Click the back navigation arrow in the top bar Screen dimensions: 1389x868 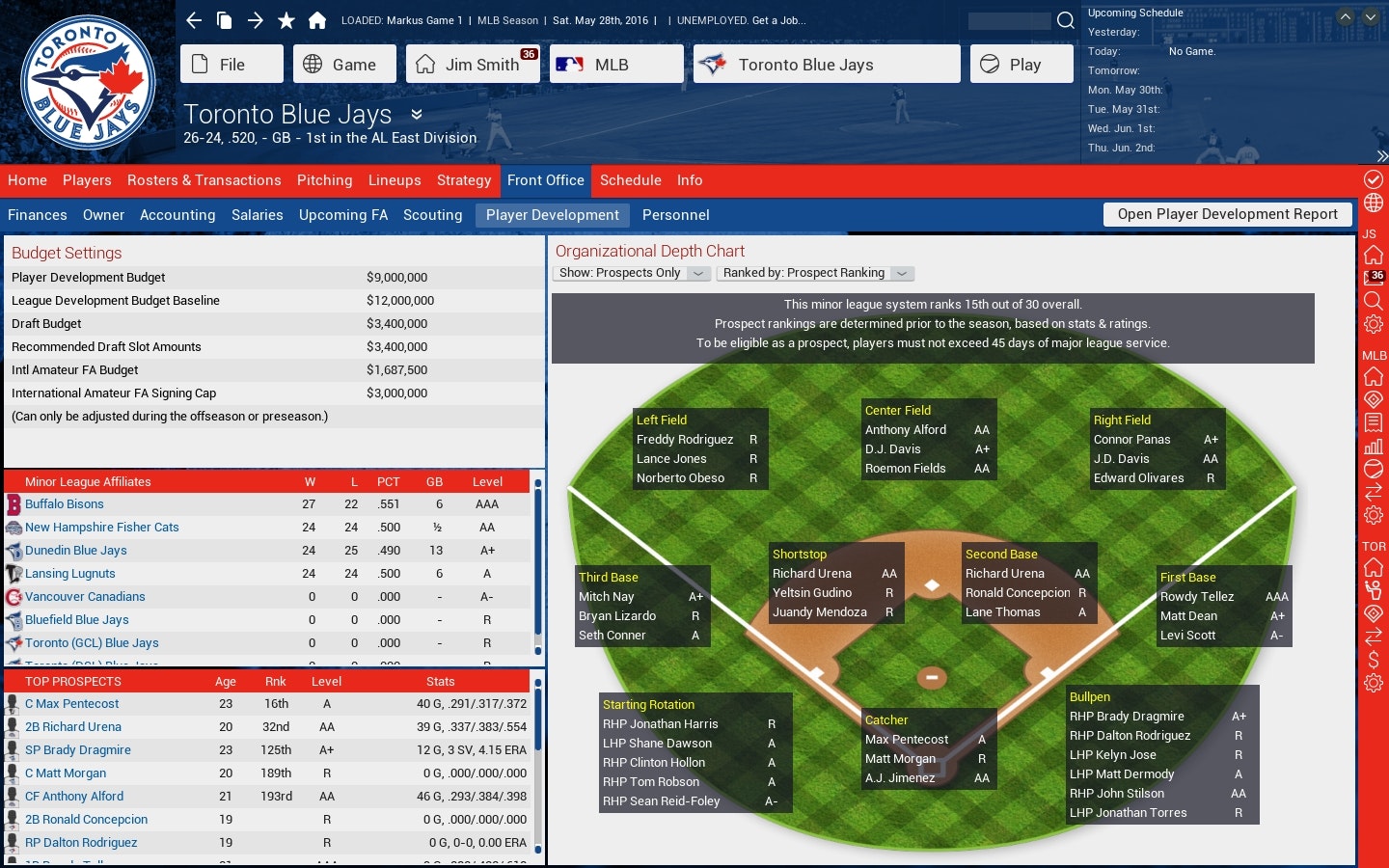pos(193,20)
